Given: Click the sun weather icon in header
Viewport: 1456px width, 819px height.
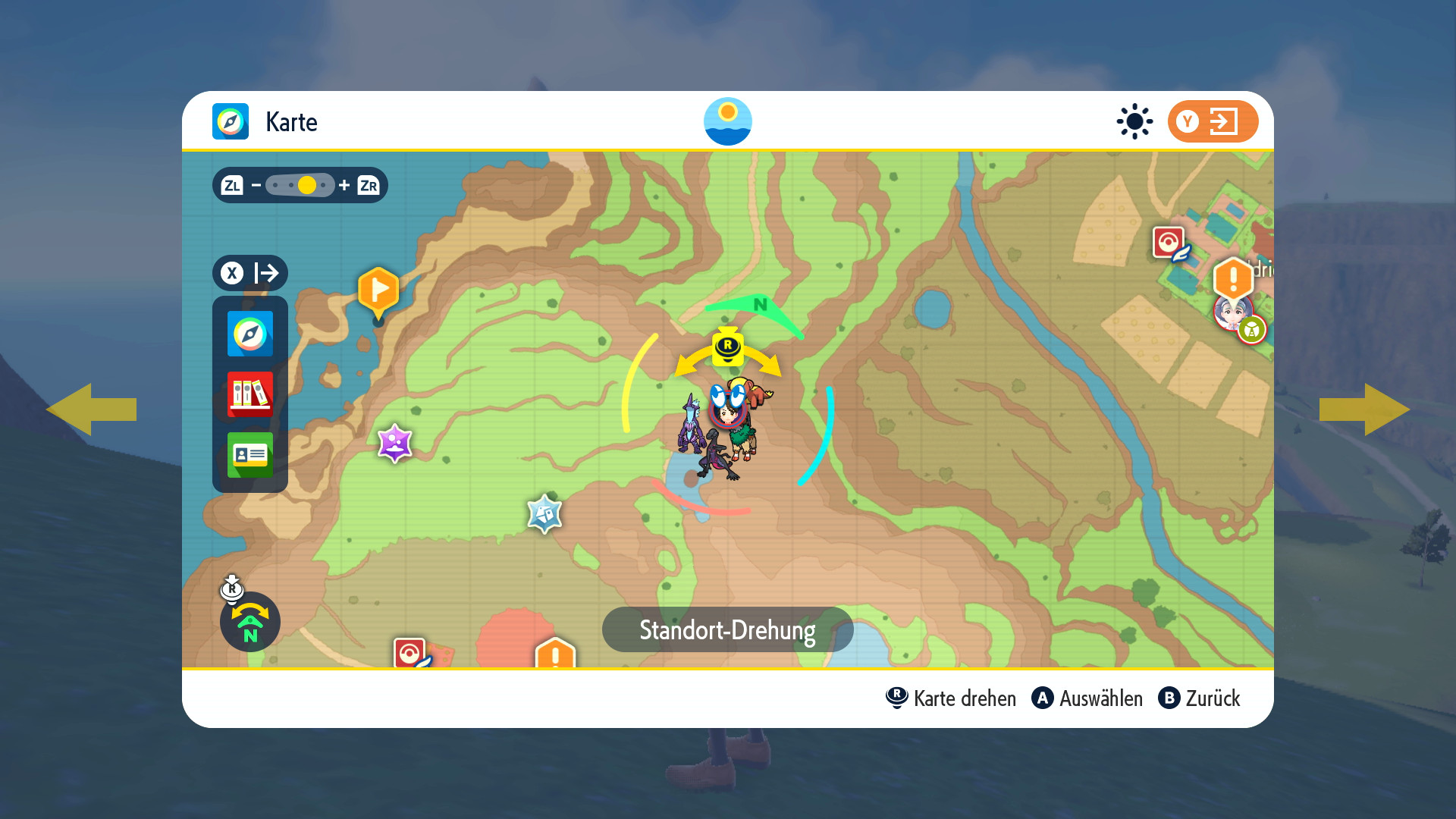Looking at the screenshot, I should click(1134, 121).
